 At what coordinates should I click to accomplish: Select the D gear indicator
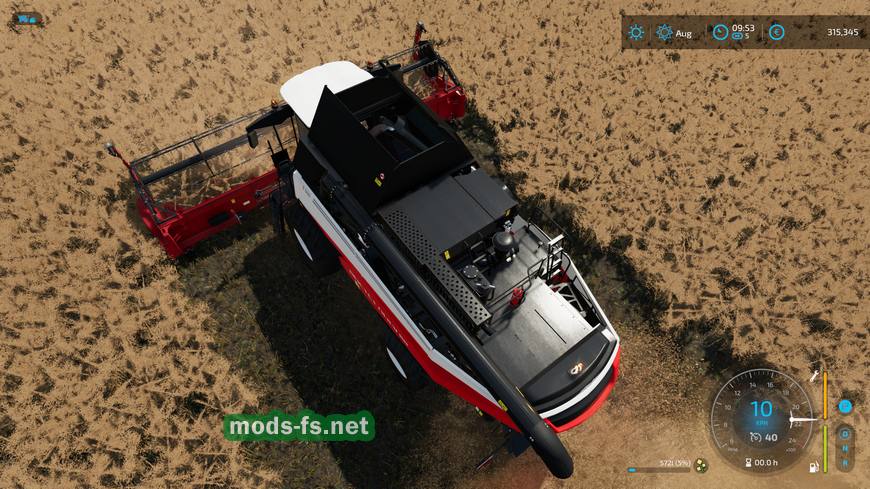coord(845,435)
